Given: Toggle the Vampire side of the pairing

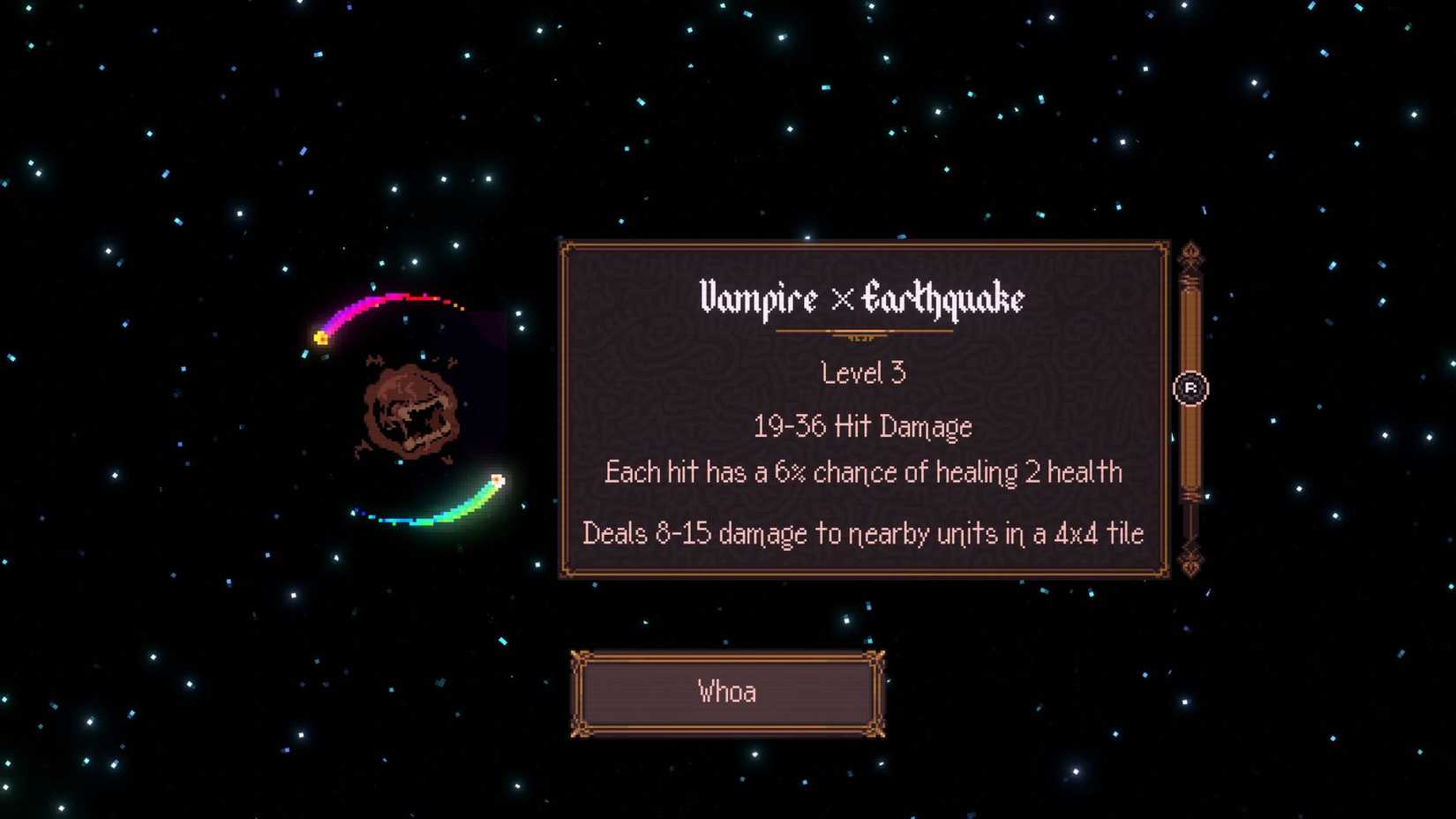Looking at the screenshot, I should 759,300.
